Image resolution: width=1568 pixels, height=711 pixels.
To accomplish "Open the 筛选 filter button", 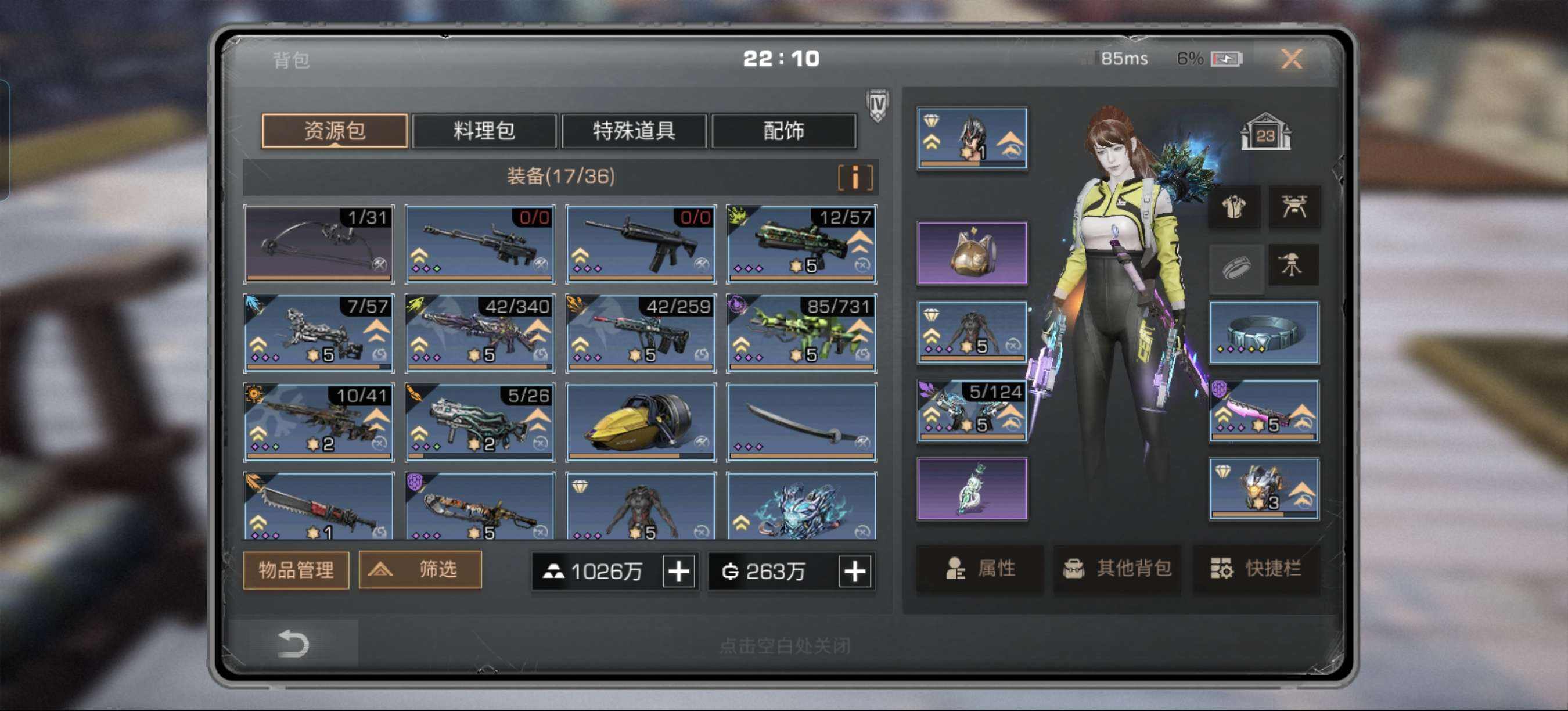I will [x=420, y=570].
